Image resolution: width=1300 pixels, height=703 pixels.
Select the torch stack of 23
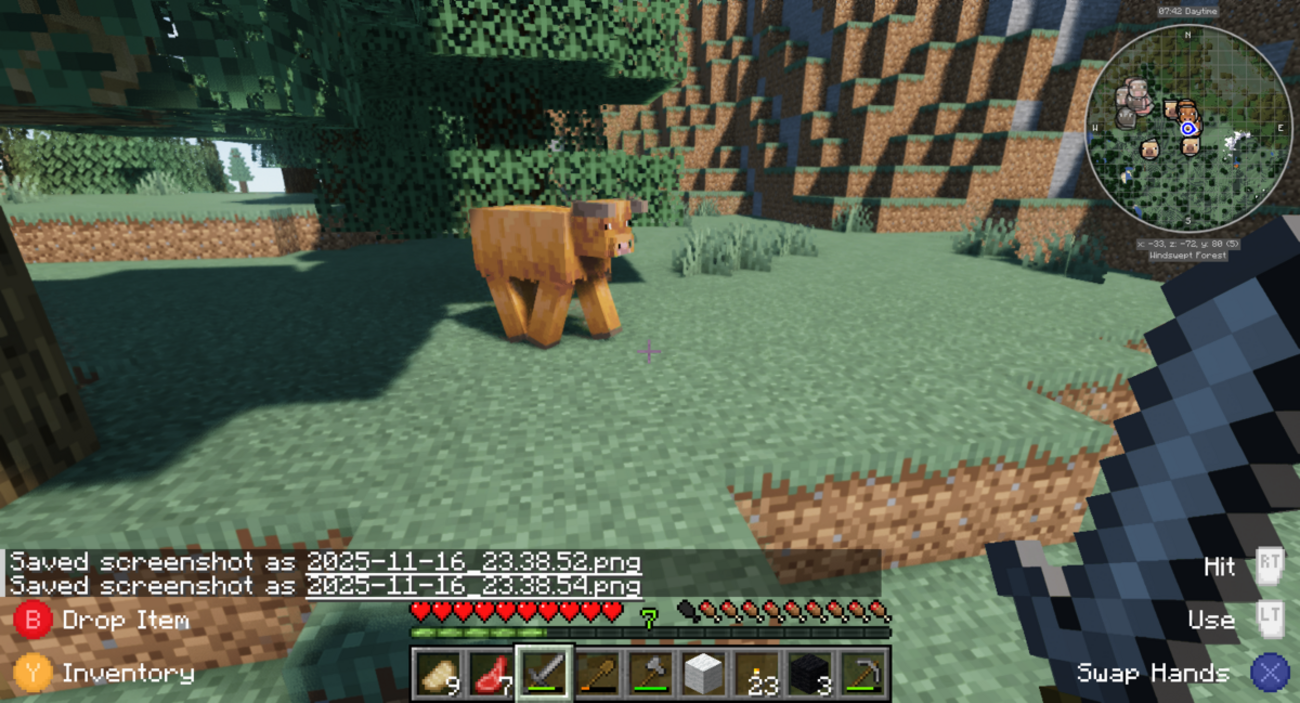pos(758,673)
